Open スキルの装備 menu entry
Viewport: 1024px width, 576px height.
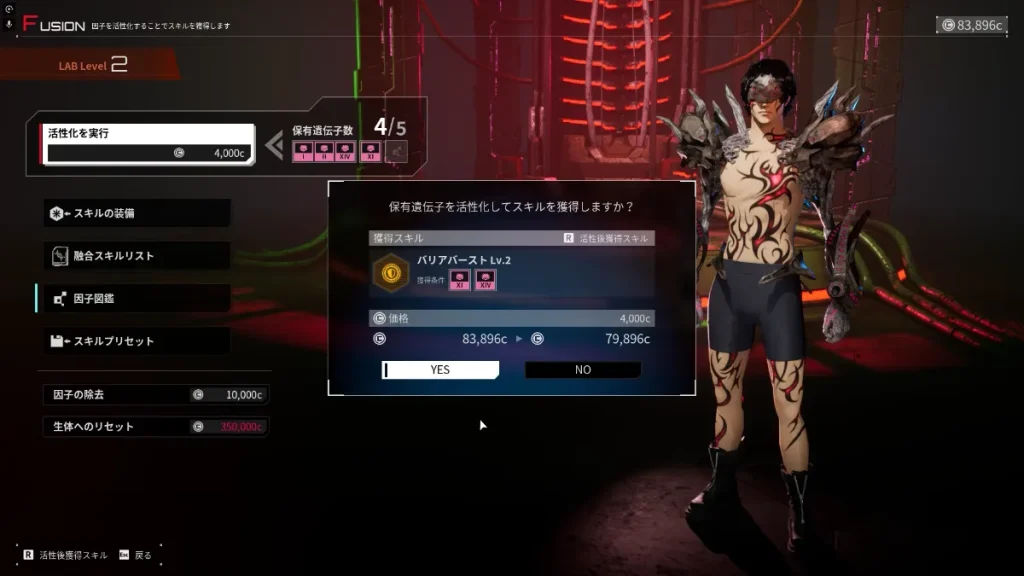pos(137,213)
